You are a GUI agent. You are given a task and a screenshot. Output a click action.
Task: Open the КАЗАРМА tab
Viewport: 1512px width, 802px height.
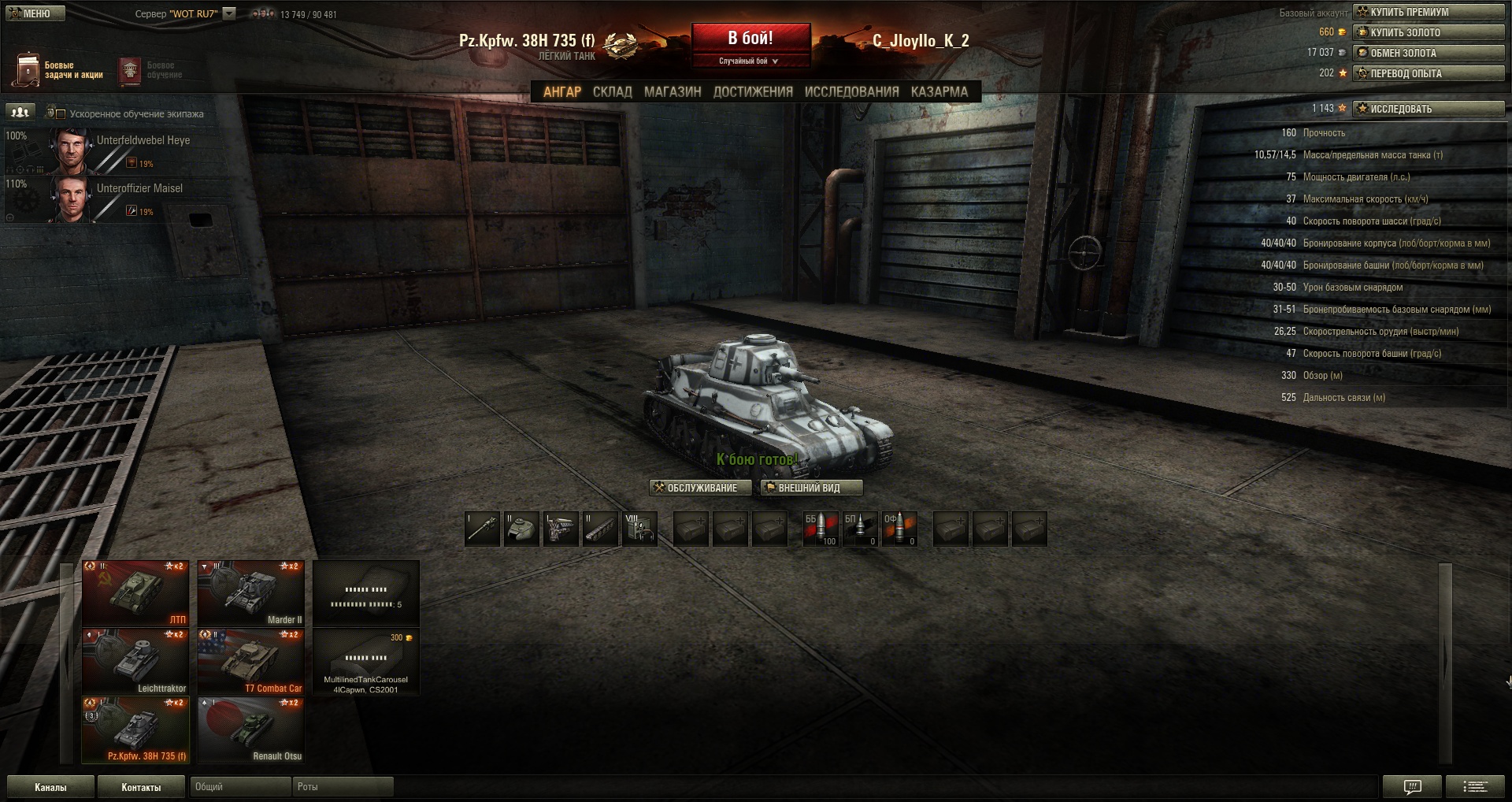(x=939, y=92)
